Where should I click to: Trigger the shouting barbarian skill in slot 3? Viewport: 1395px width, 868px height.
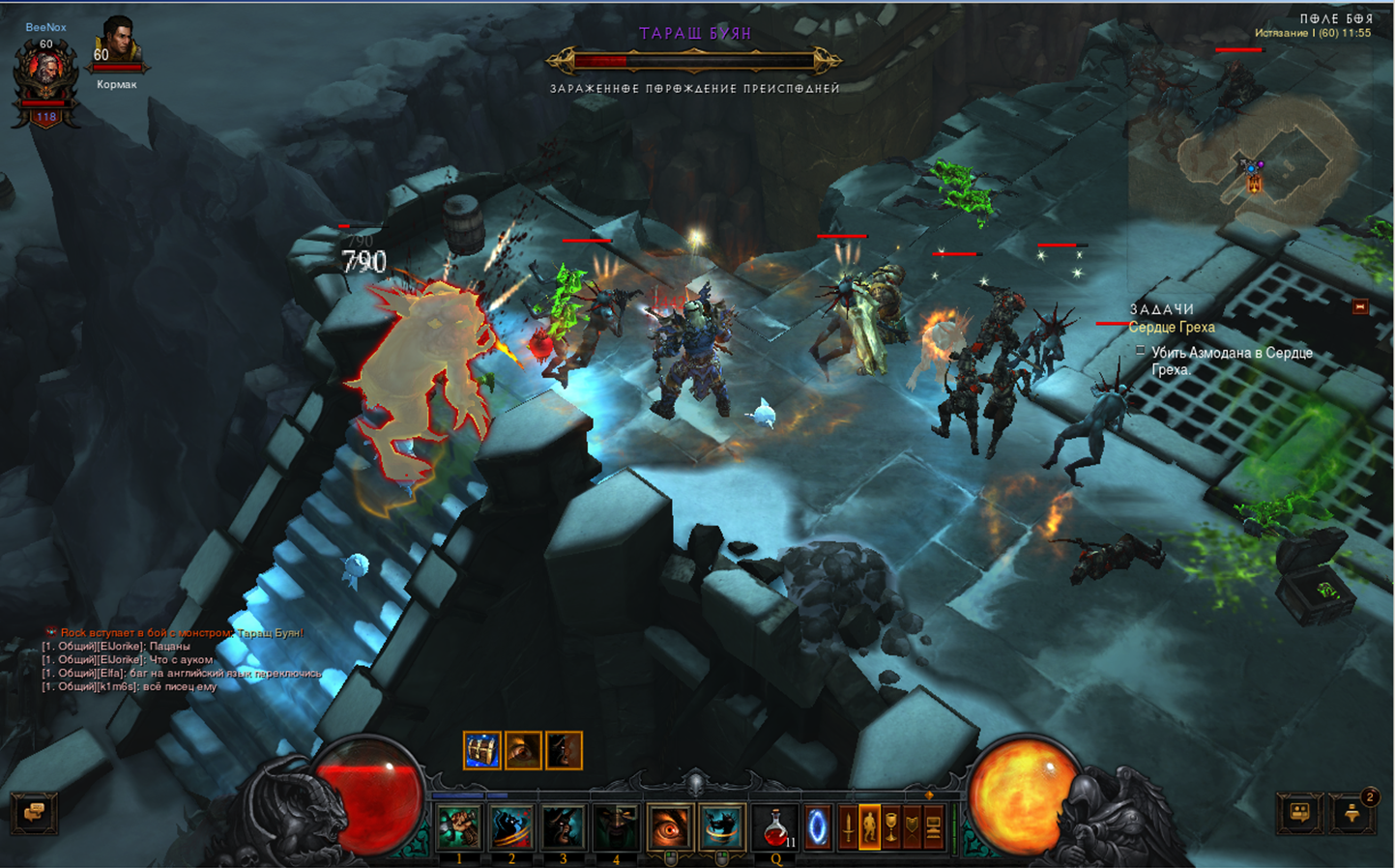click(564, 827)
